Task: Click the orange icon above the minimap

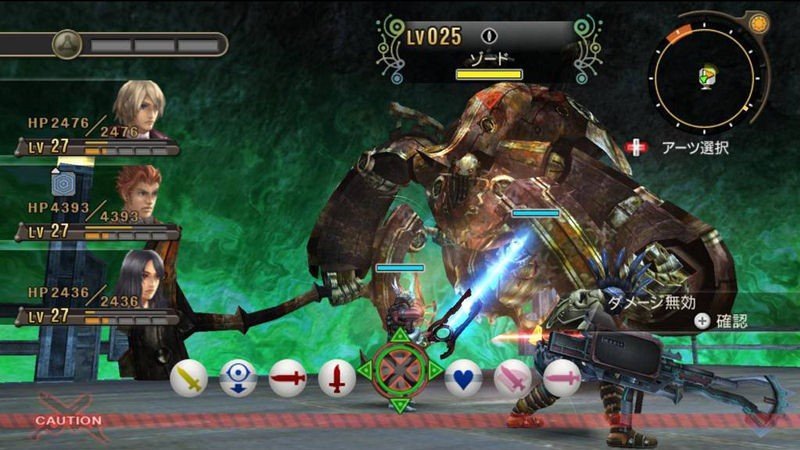Action: 758,21
